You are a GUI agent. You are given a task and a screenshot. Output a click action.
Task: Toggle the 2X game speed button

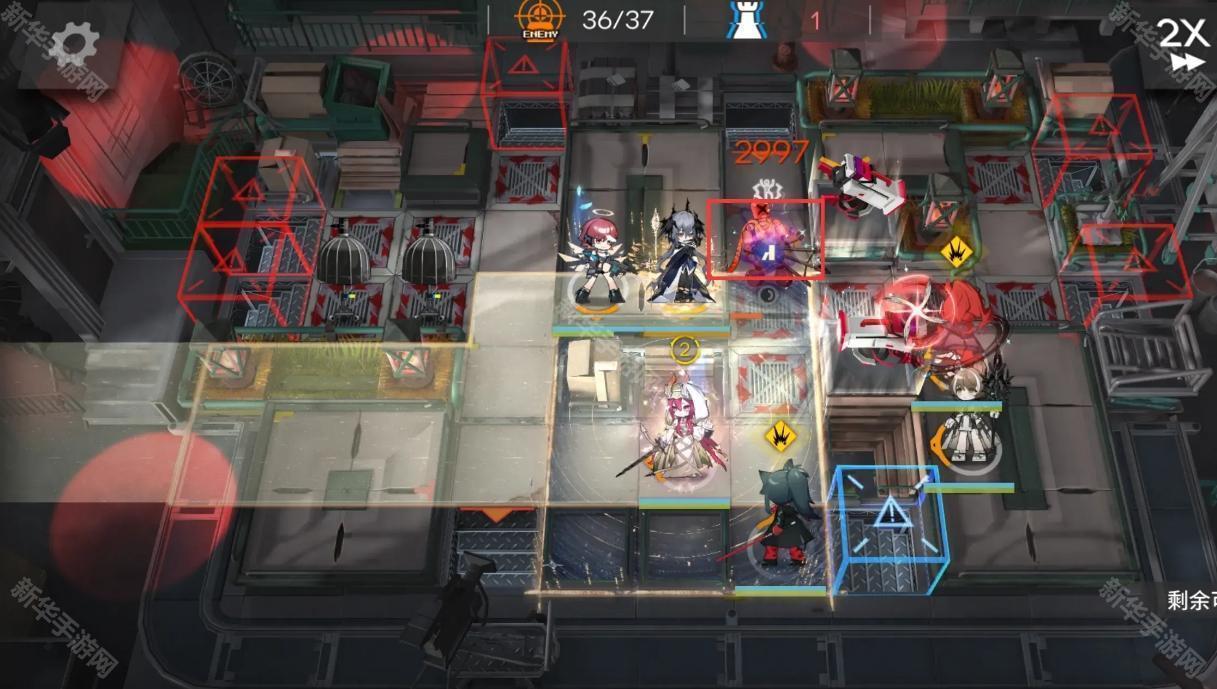pos(1184,43)
